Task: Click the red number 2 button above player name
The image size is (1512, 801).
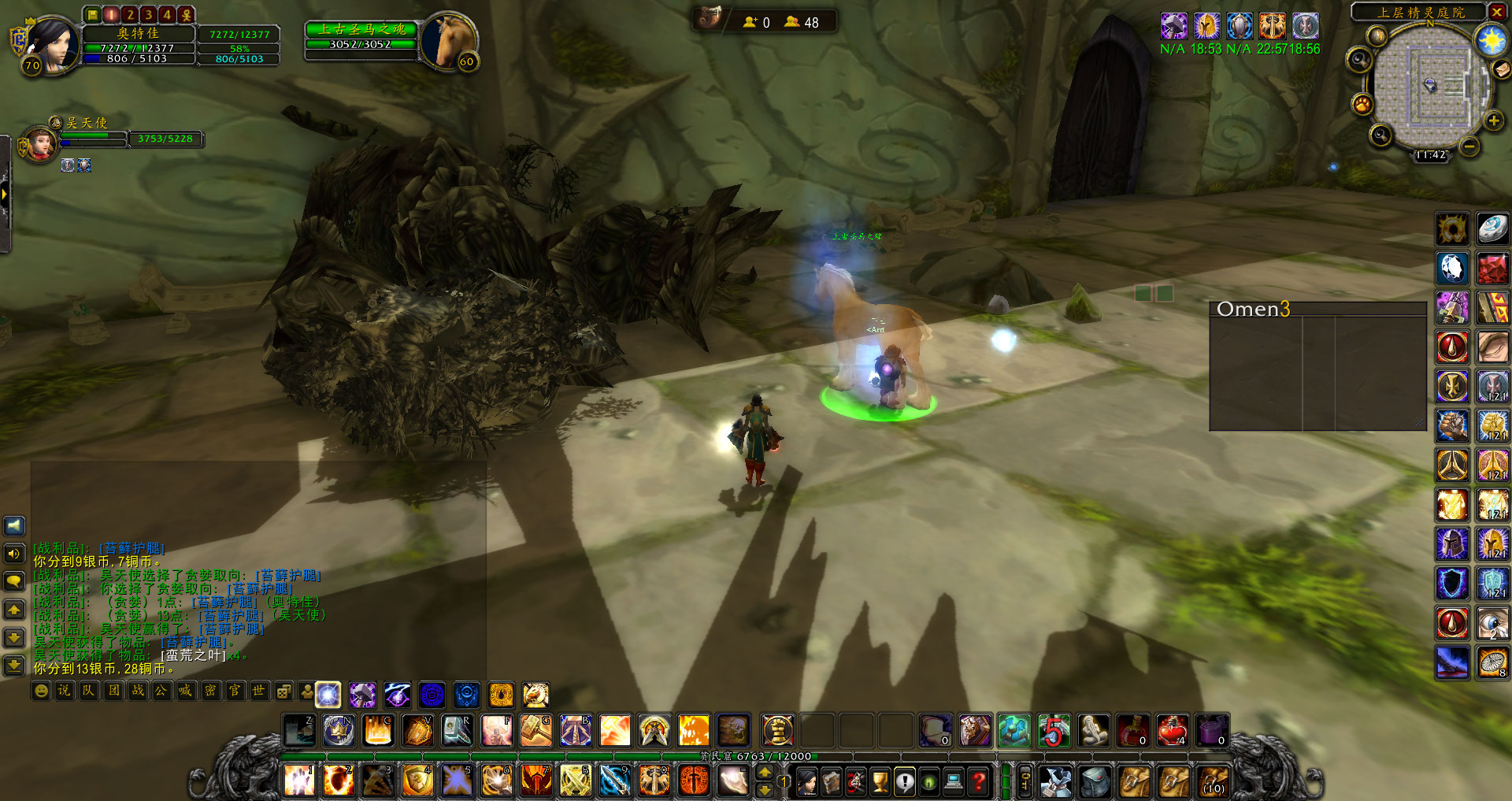Action: (x=130, y=14)
